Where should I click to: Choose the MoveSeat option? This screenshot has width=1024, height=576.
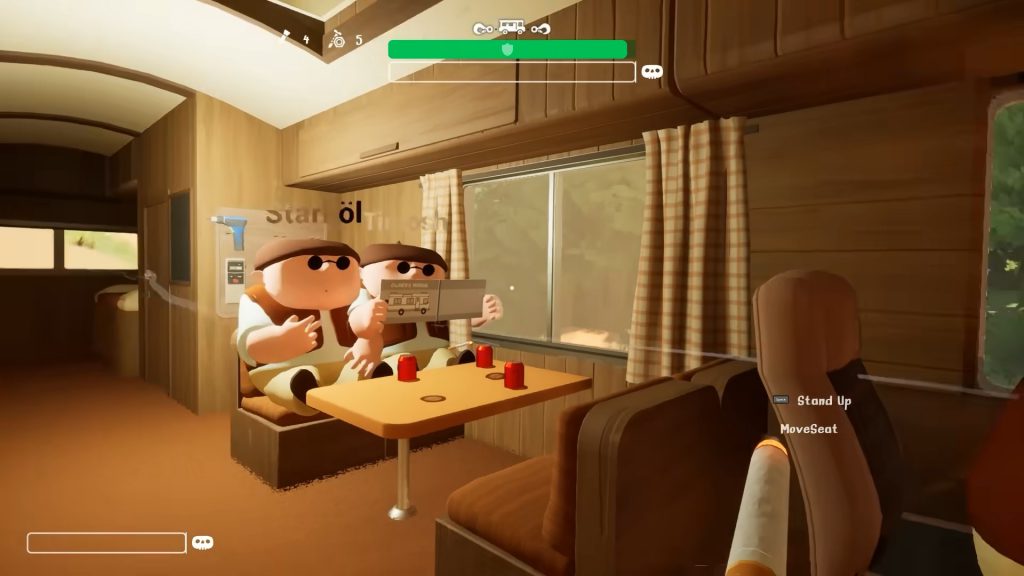[x=808, y=429]
